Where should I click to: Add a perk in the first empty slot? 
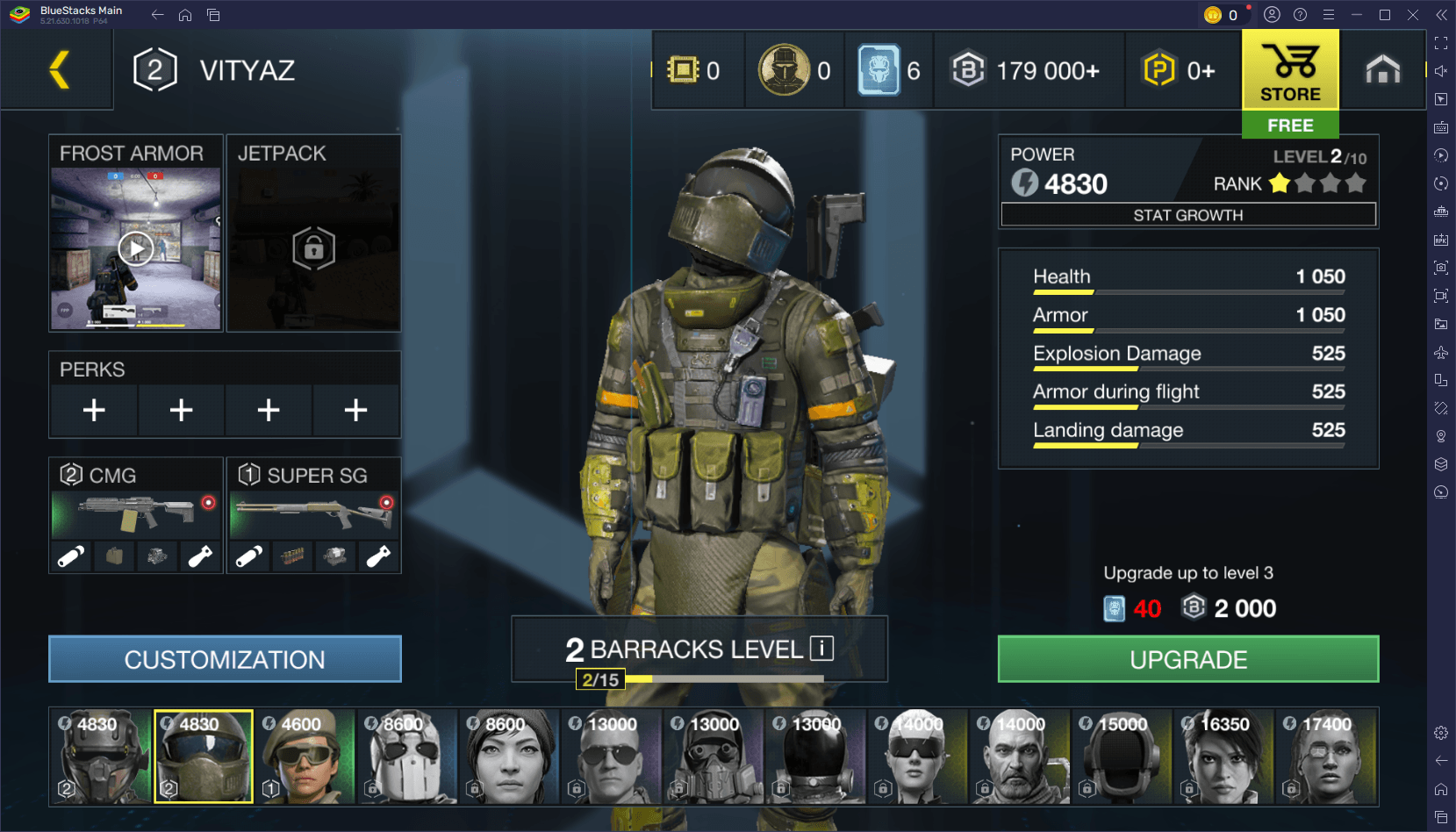(x=93, y=410)
